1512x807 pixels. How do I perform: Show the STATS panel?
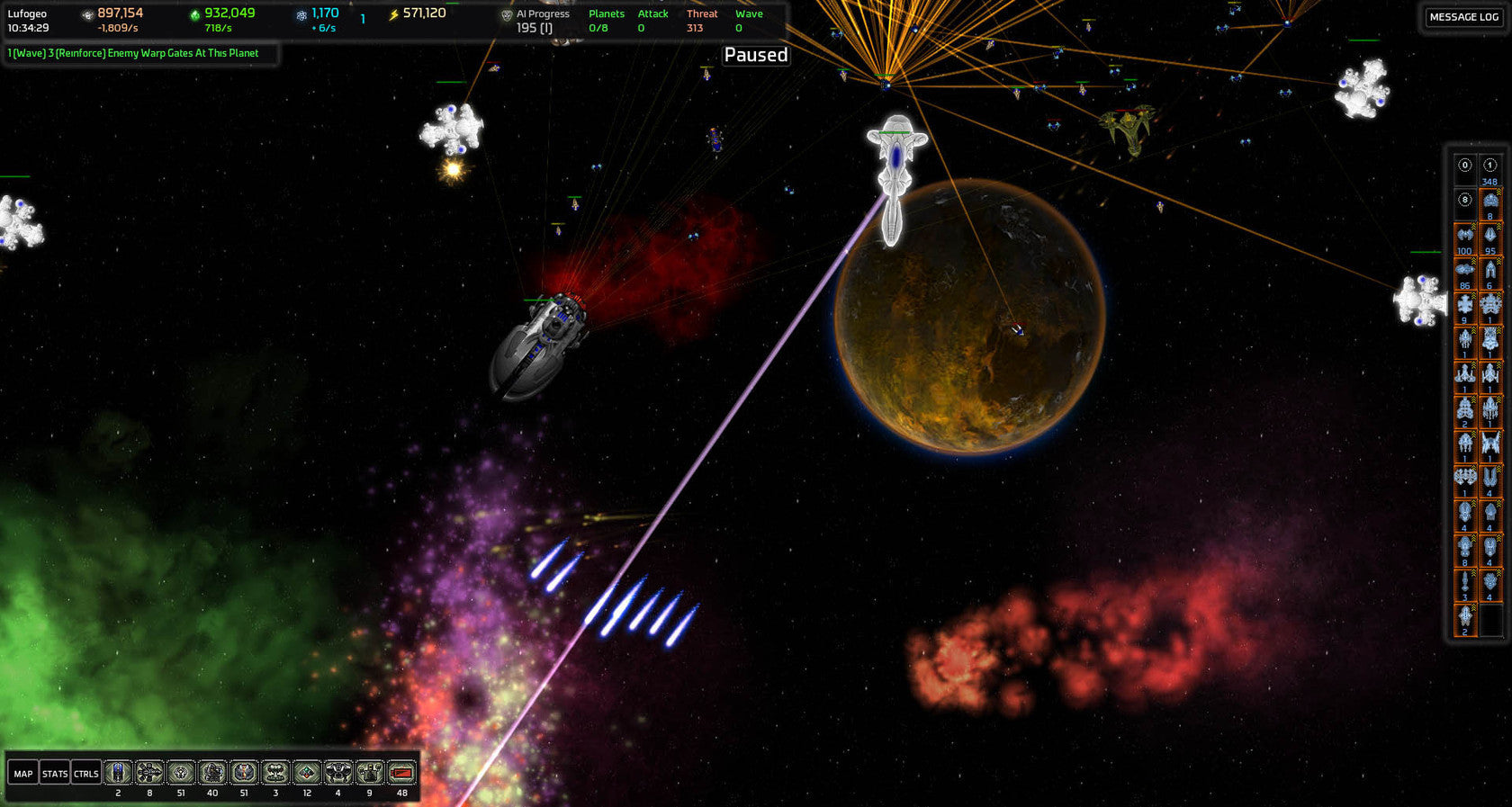55,774
